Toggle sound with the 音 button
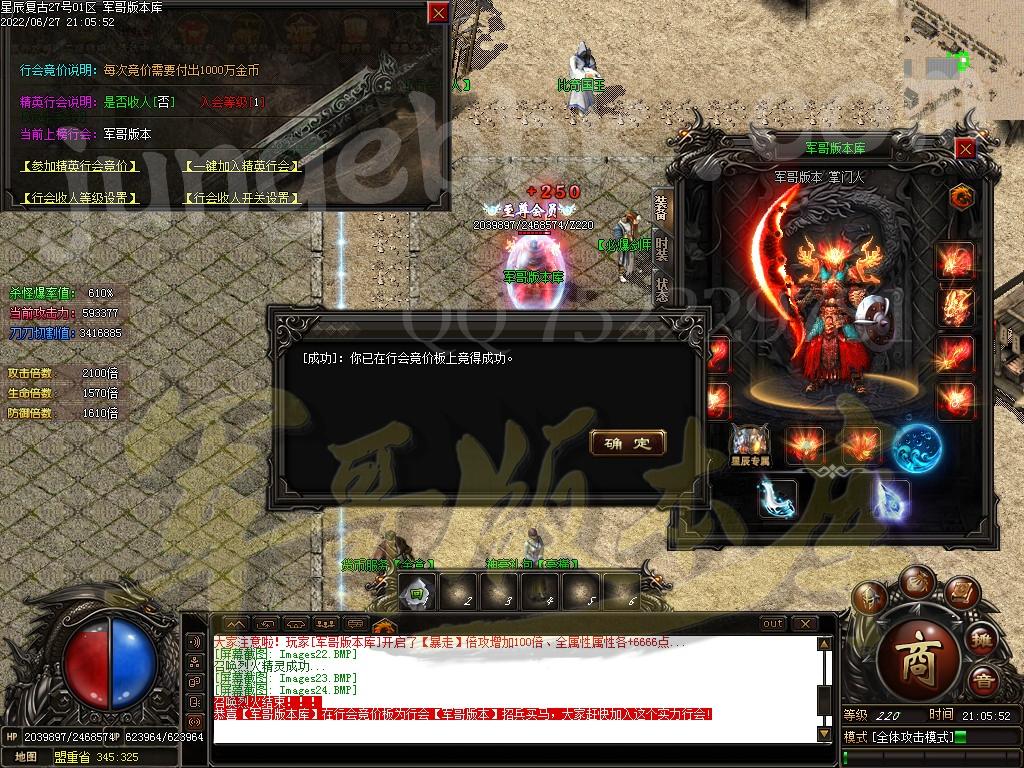 click(x=983, y=683)
